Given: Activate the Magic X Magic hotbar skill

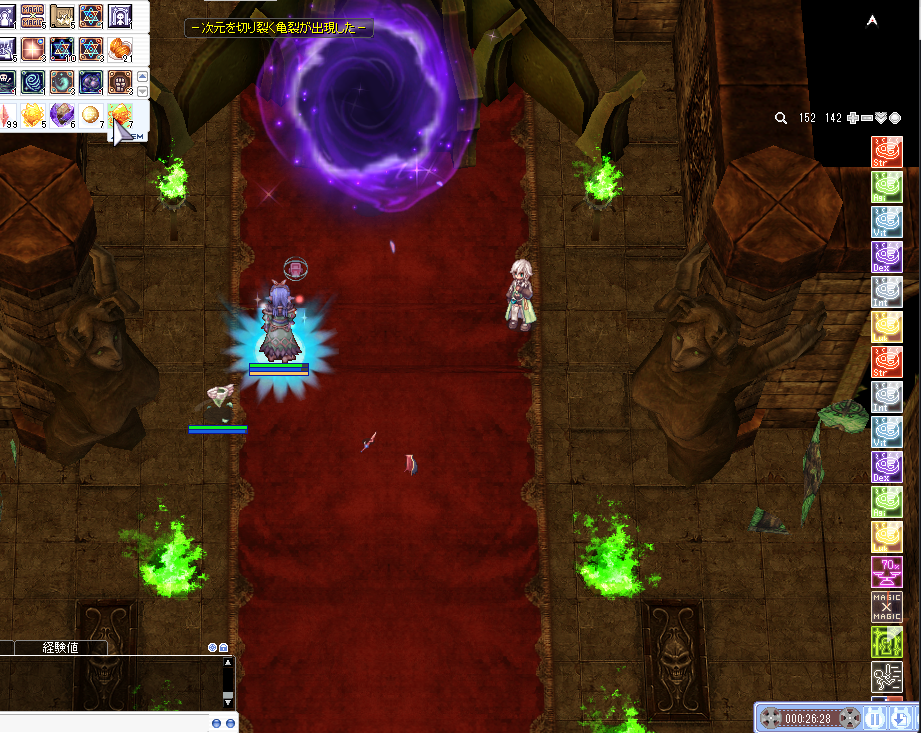Looking at the screenshot, I should (x=33, y=16).
